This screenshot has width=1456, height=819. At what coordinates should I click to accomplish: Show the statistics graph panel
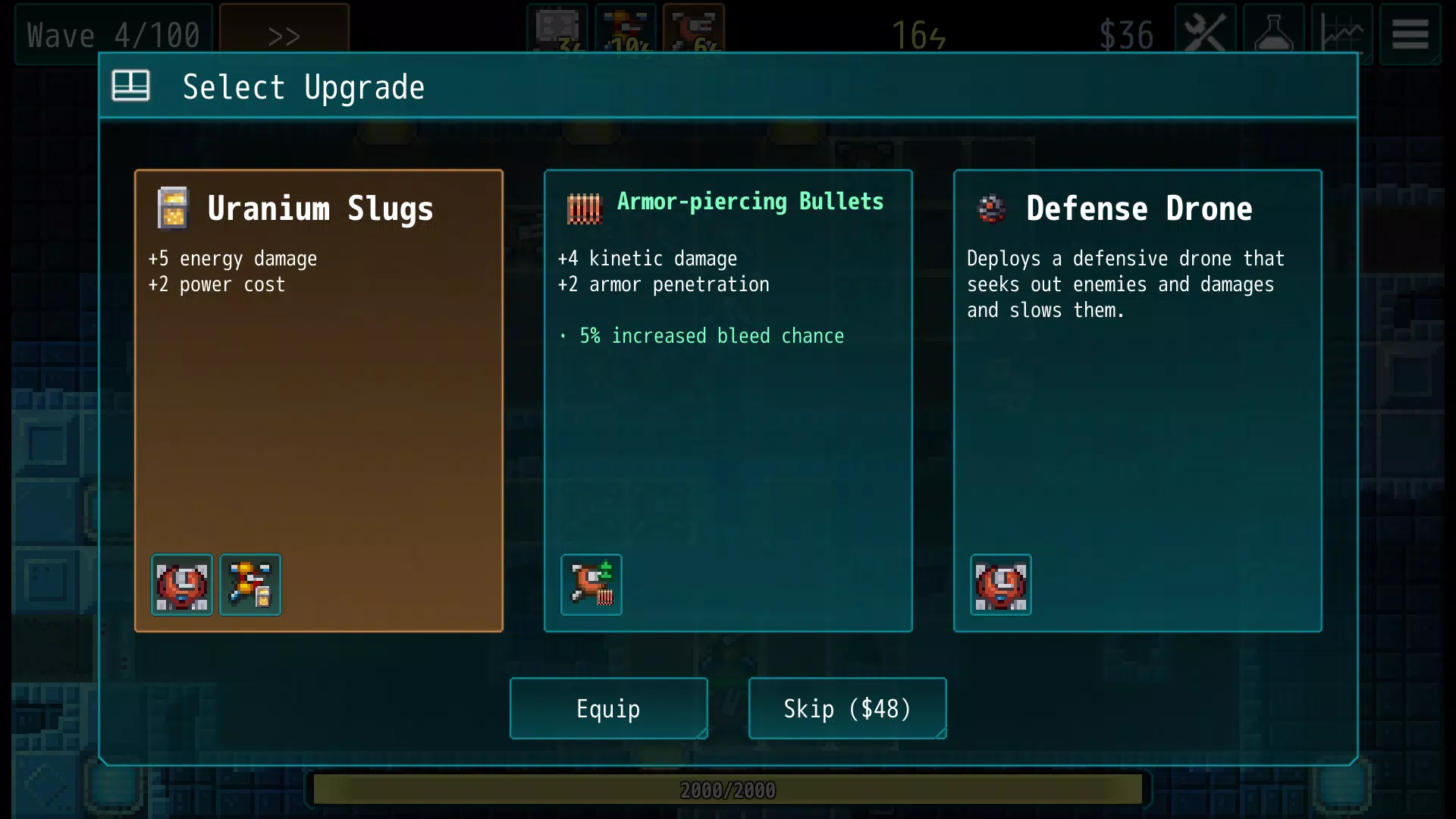pyautogui.click(x=1341, y=34)
